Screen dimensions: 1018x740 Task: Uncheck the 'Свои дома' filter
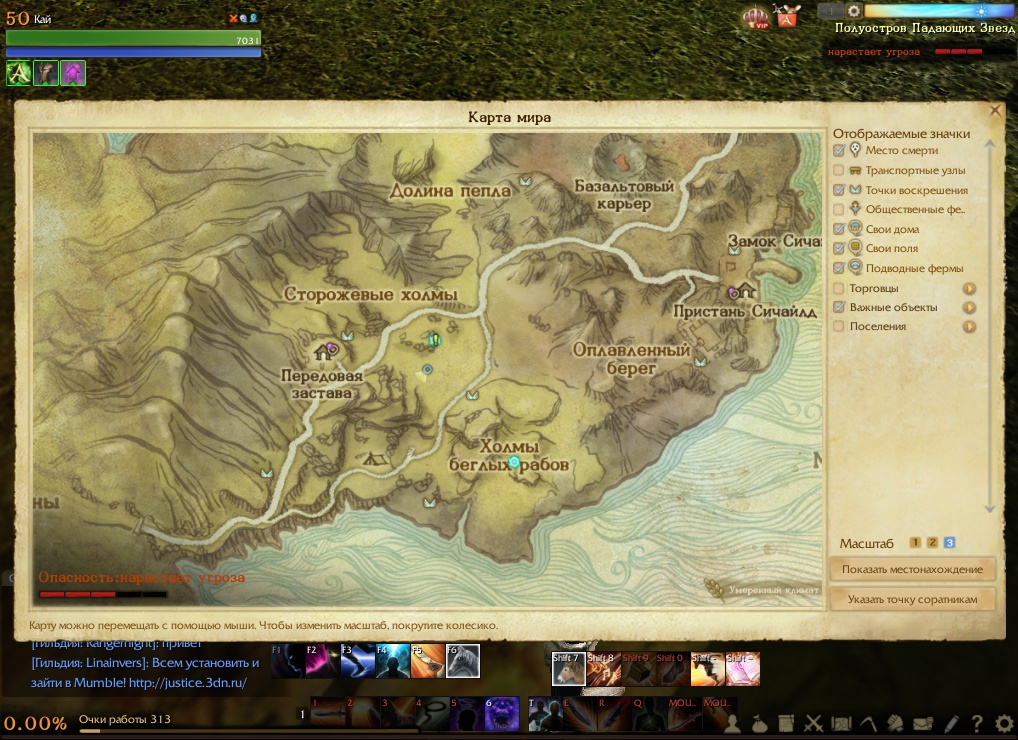click(x=839, y=229)
